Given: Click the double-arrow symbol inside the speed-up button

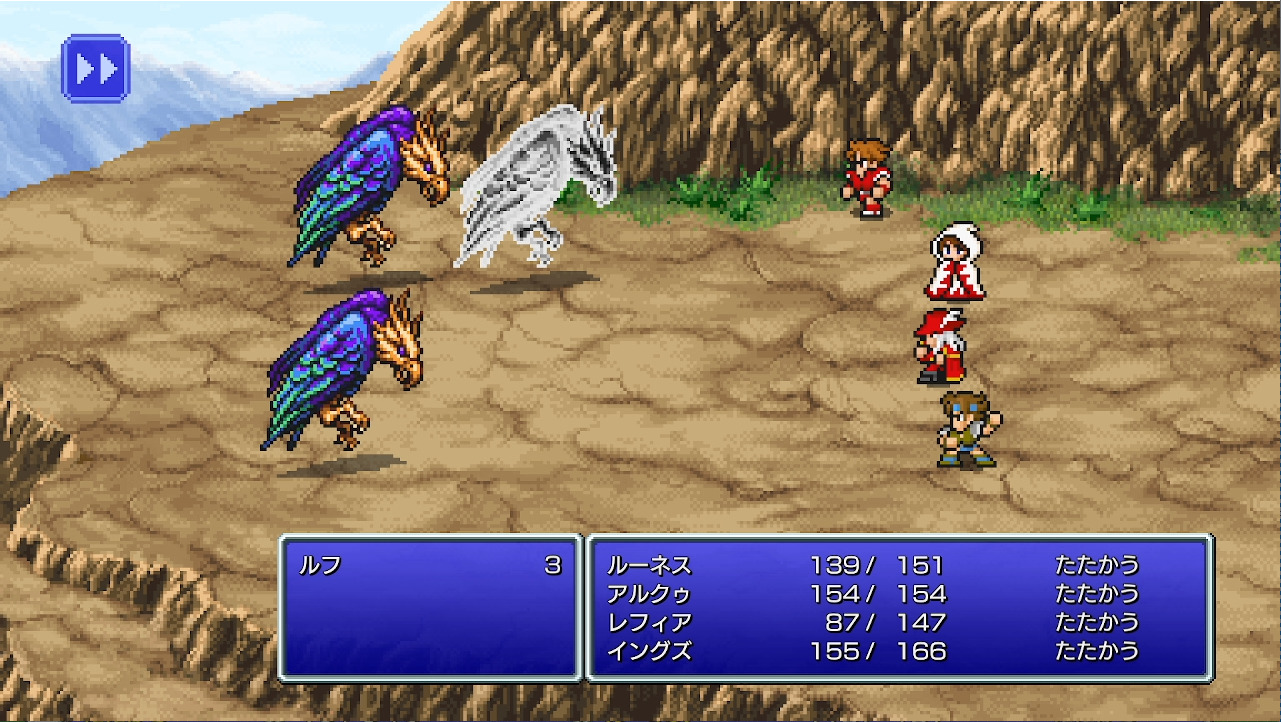Looking at the screenshot, I should click(95, 67).
